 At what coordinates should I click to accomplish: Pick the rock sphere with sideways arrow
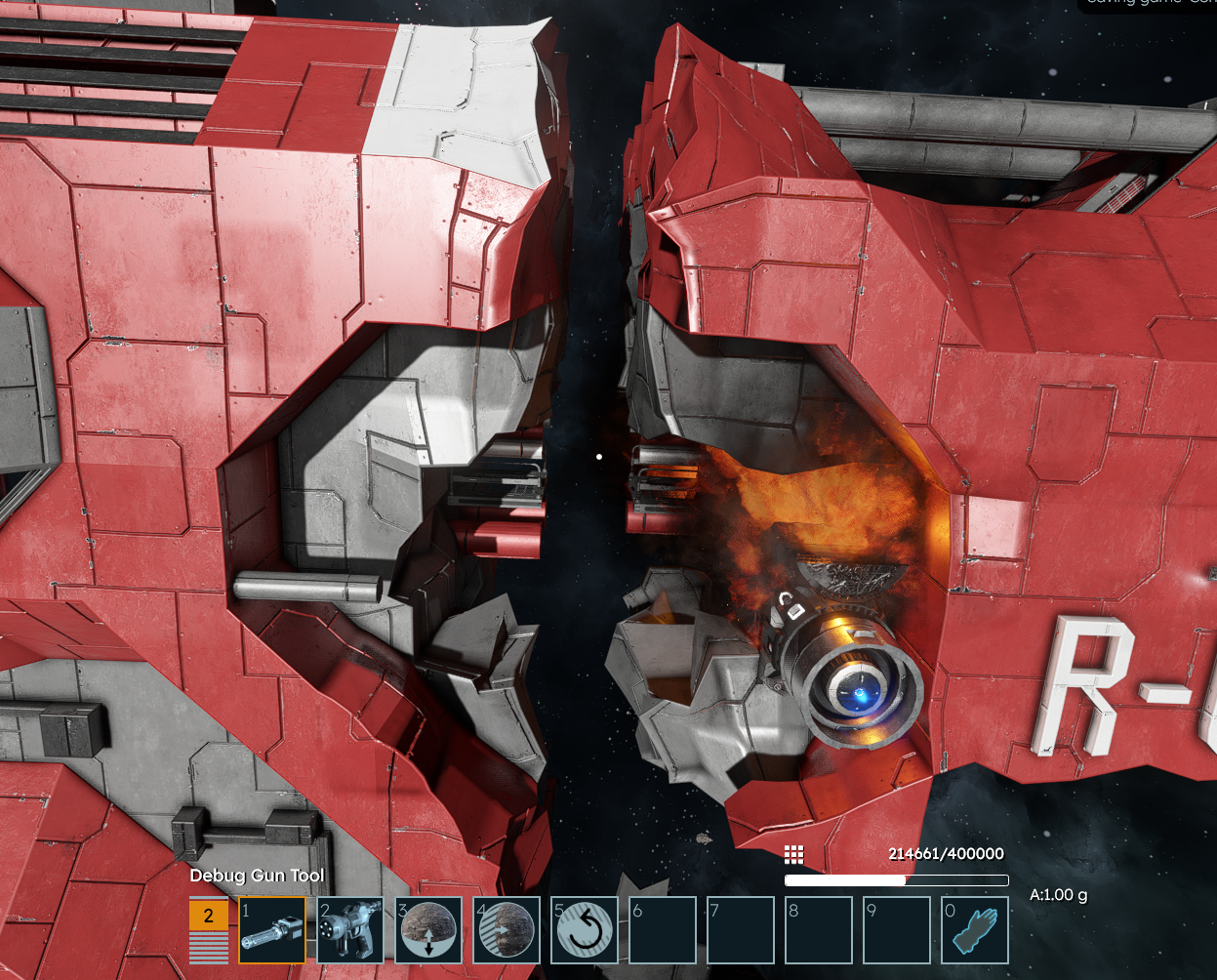pyautogui.click(x=507, y=930)
